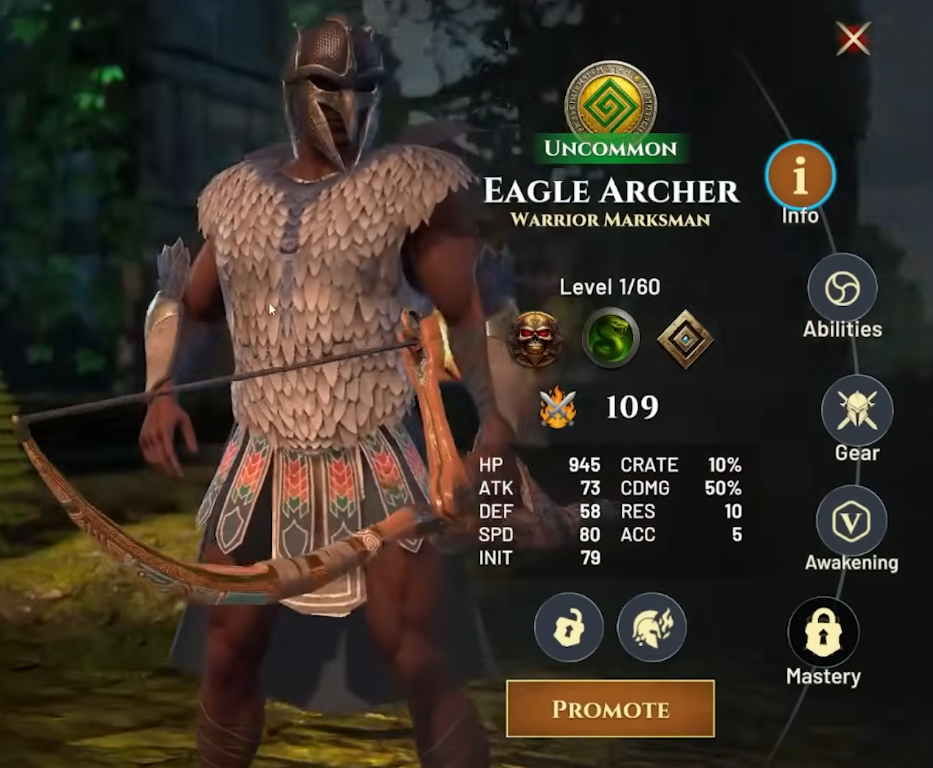Show the Awakening tab
Image resolution: width=933 pixels, height=768 pixels.
click(x=851, y=521)
